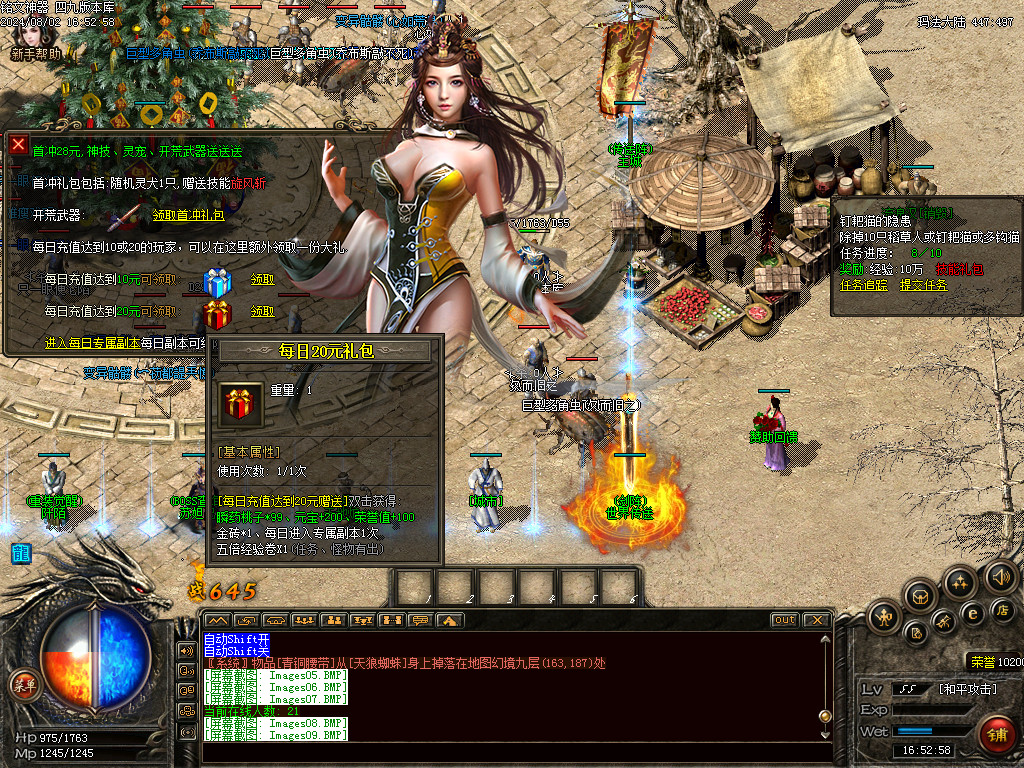Screen dimensions: 1024x768
Task: Open the skills sparkle icon
Action: (x=960, y=582)
